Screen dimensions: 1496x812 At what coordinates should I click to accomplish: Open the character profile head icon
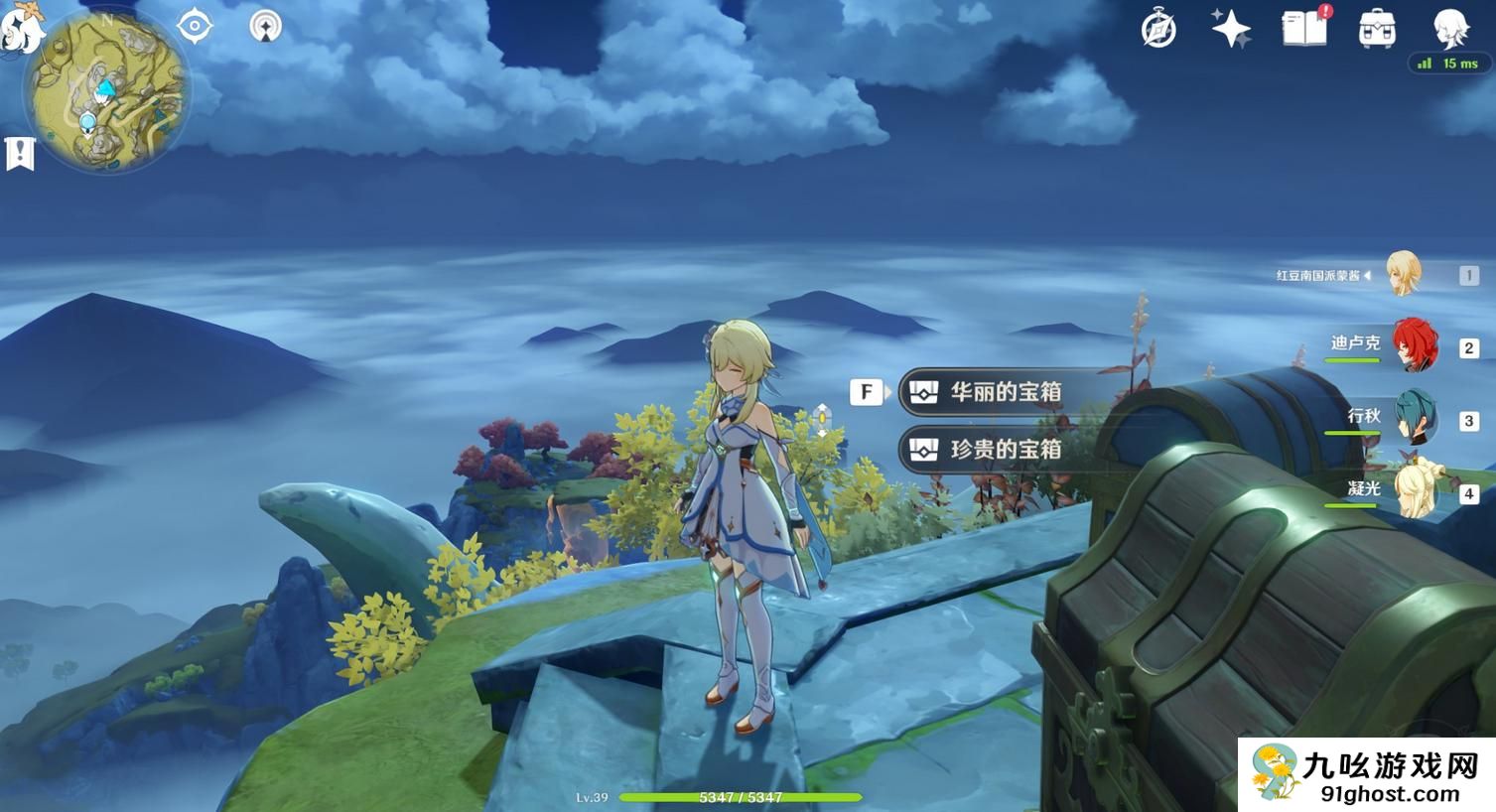(1450, 29)
